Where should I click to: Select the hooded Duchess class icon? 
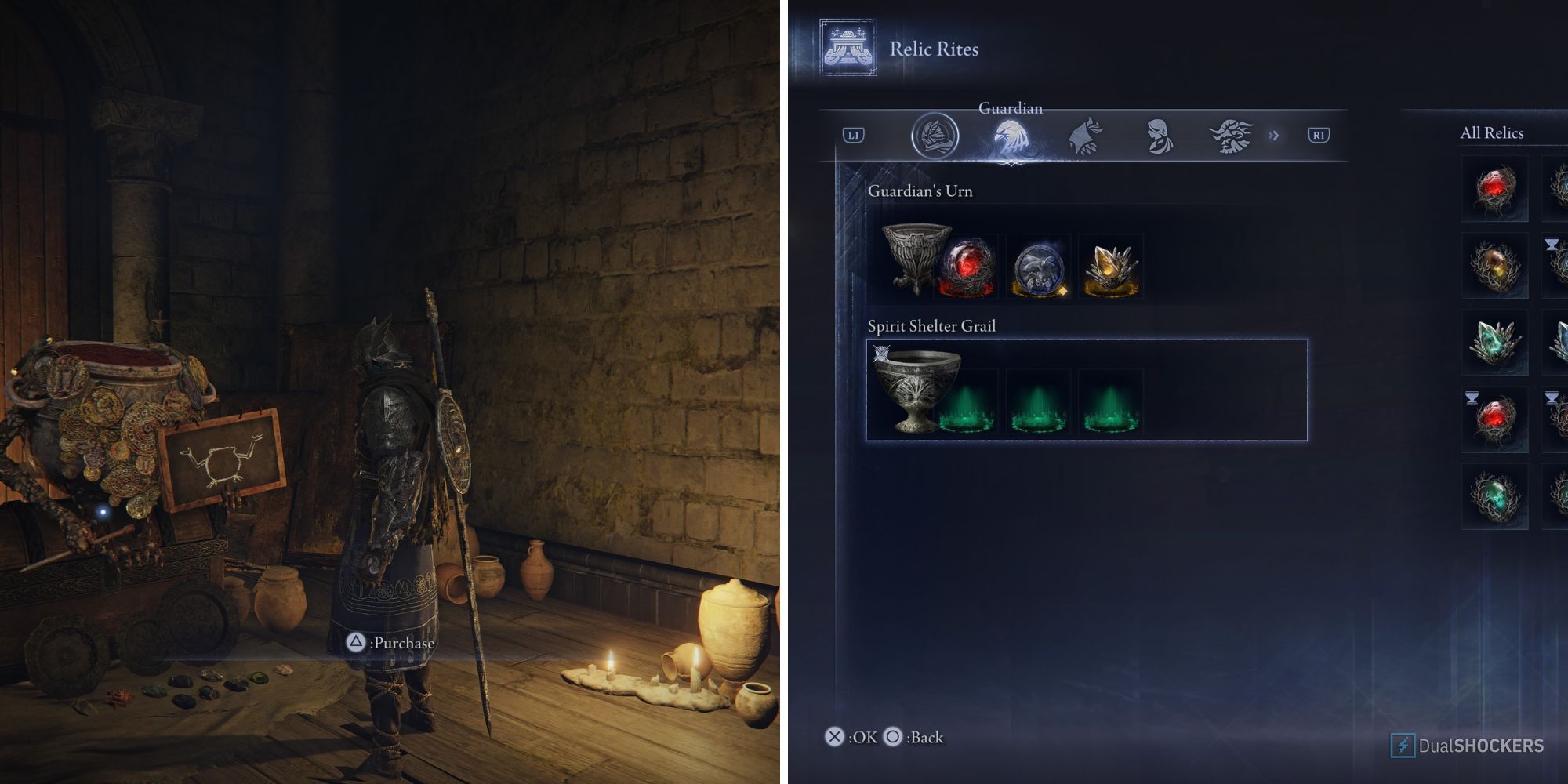[x=1158, y=133]
